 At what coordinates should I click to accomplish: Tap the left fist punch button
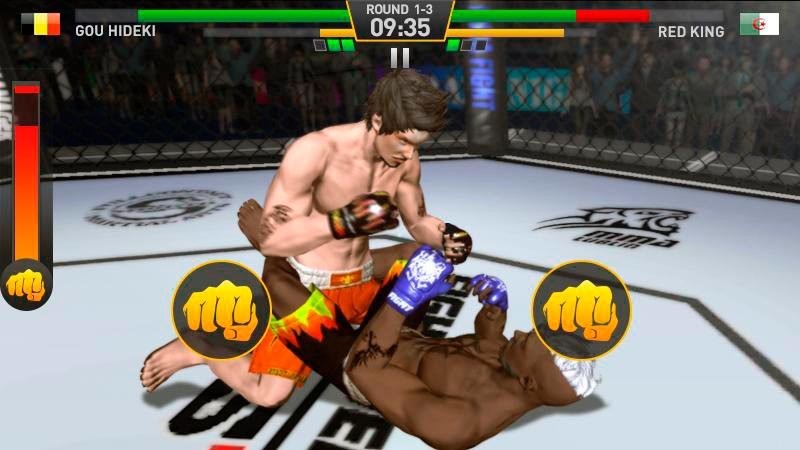221,310
